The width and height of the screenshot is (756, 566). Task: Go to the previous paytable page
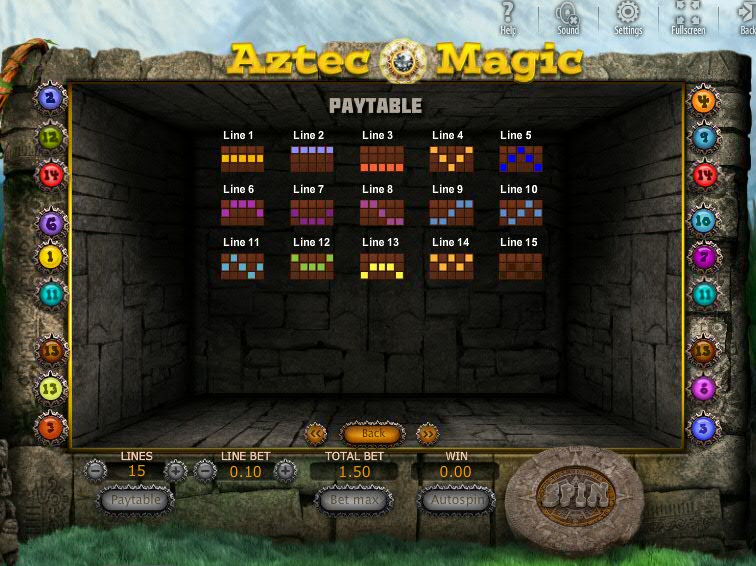(316, 433)
